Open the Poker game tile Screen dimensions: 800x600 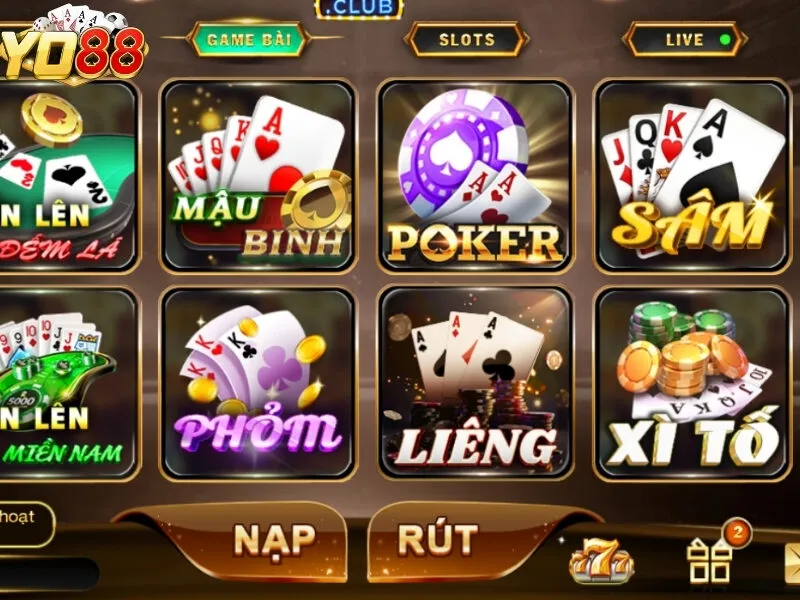coord(475,176)
